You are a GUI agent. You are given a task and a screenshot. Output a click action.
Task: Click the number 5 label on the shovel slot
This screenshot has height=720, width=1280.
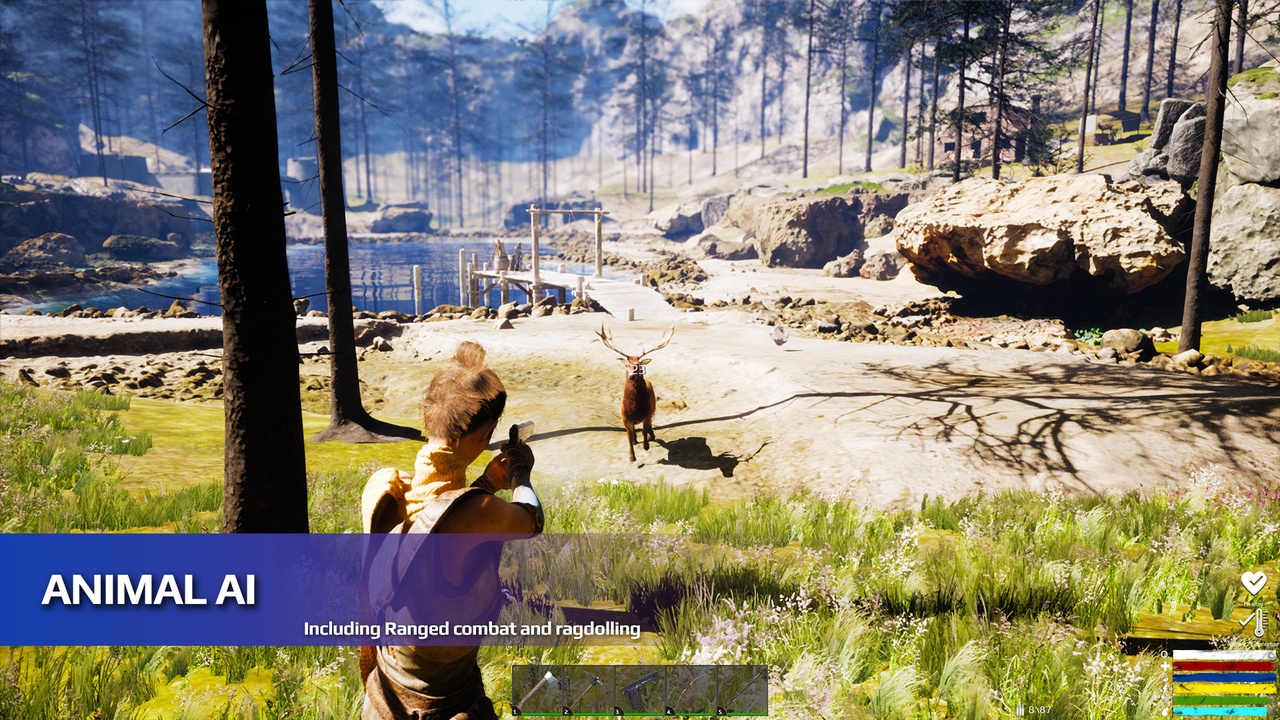pos(719,710)
